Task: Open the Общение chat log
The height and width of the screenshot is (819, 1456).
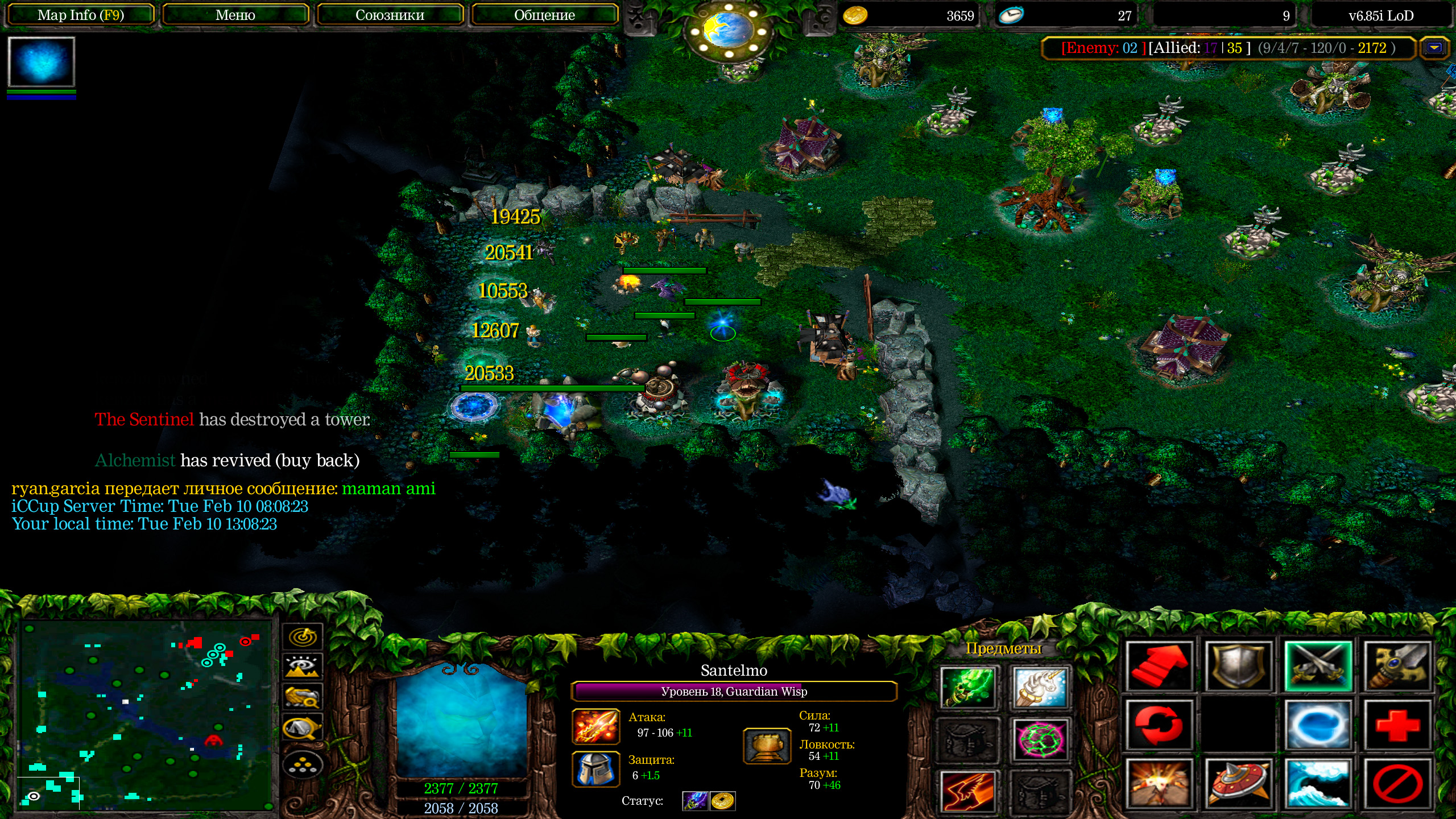Action: [x=544, y=15]
